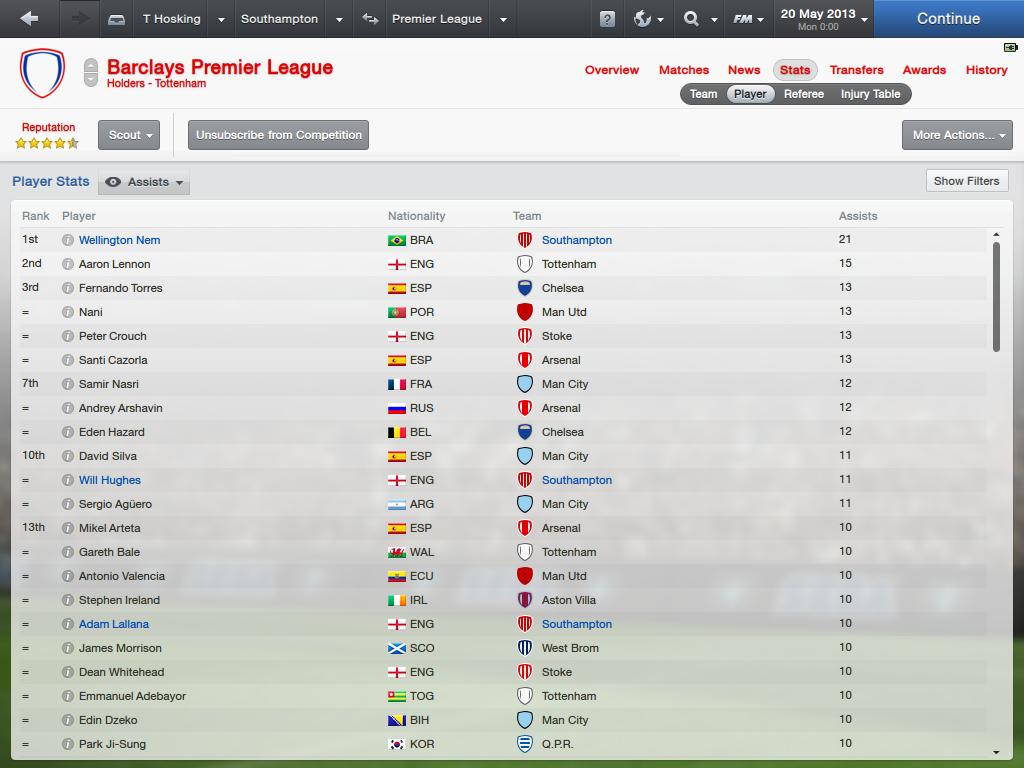Image resolution: width=1024 pixels, height=768 pixels.
Task: Open the Injury Table subtab
Action: [x=870, y=94]
